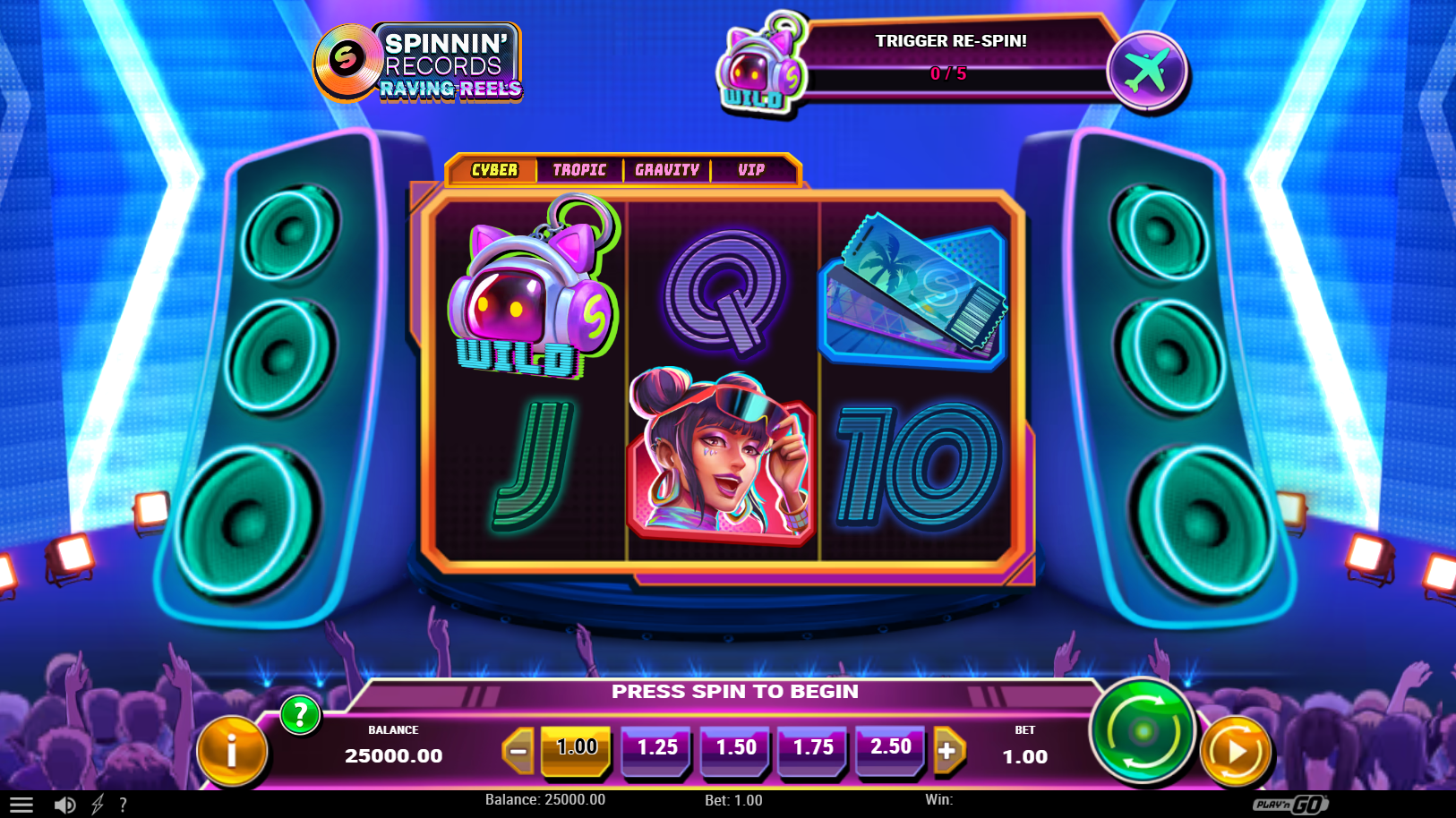The image size is (1456, 818).
Task: Activate fast spin with the orange arrow button
Action: click(x=1237, y=751)
